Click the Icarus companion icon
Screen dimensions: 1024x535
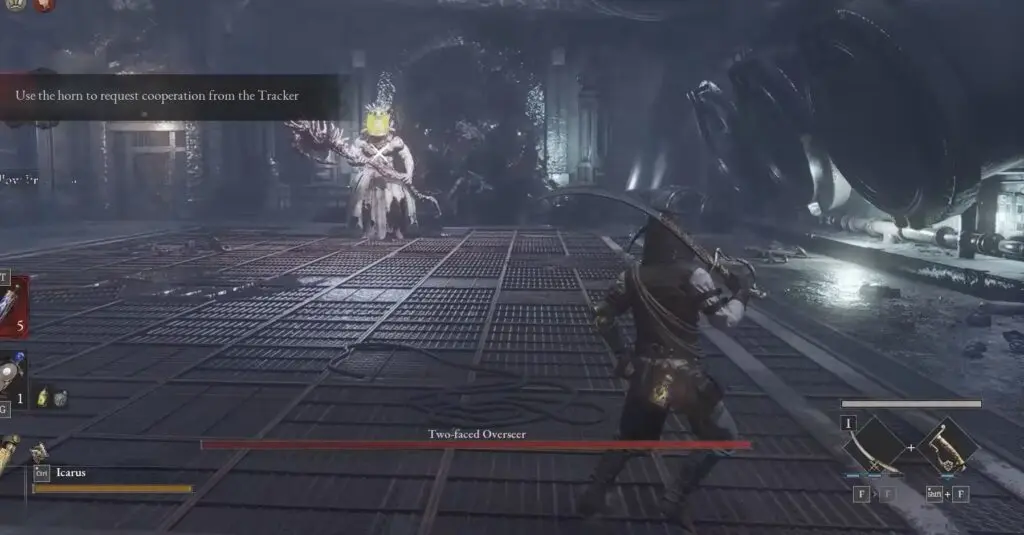[40, 453]
